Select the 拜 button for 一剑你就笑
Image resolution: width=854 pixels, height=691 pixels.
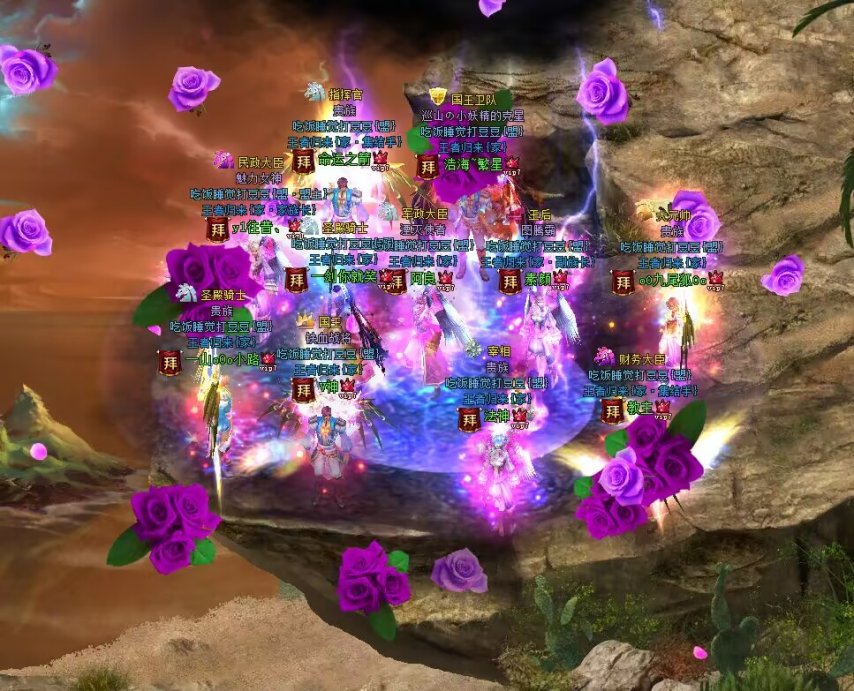[x=295, y=279]
